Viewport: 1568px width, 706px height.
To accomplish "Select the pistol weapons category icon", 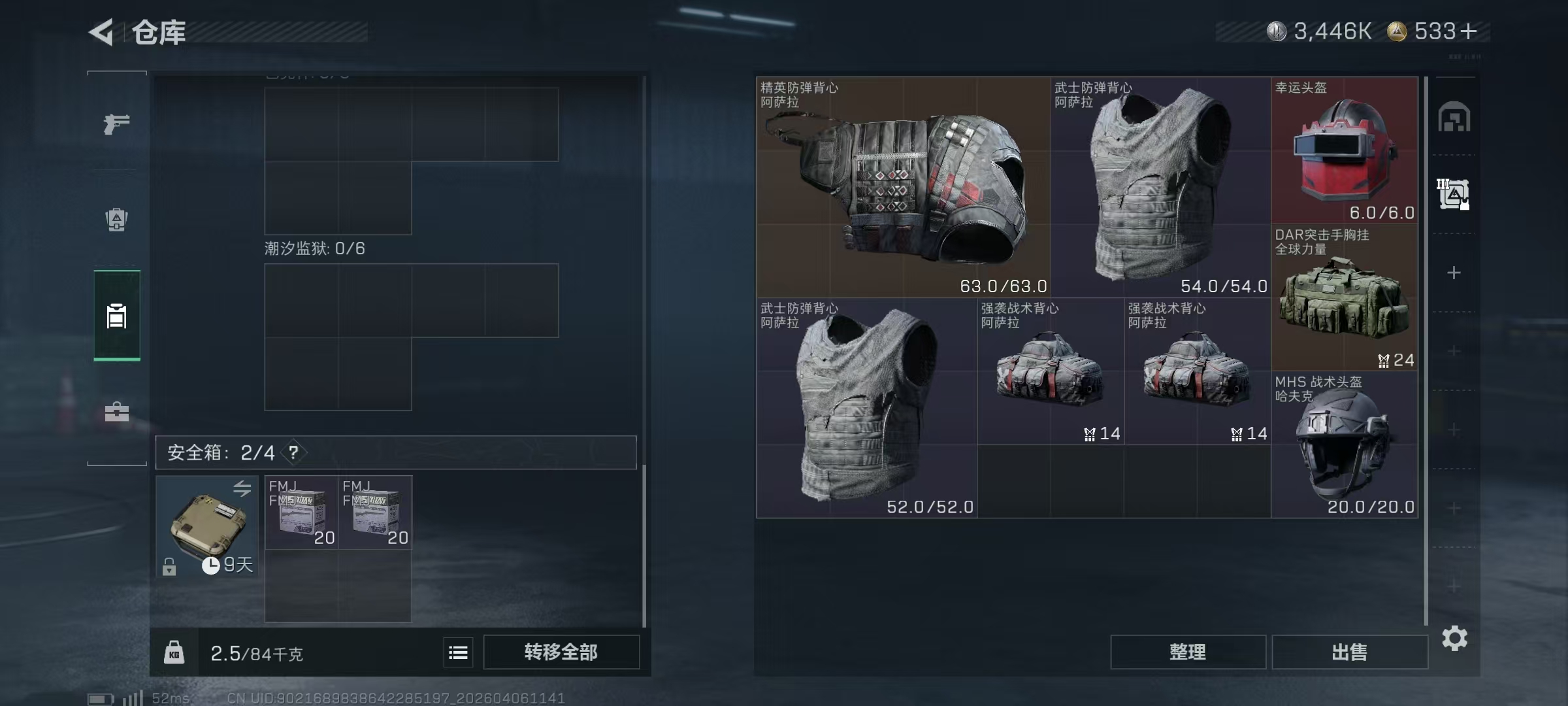I will [x=116, y=123].
